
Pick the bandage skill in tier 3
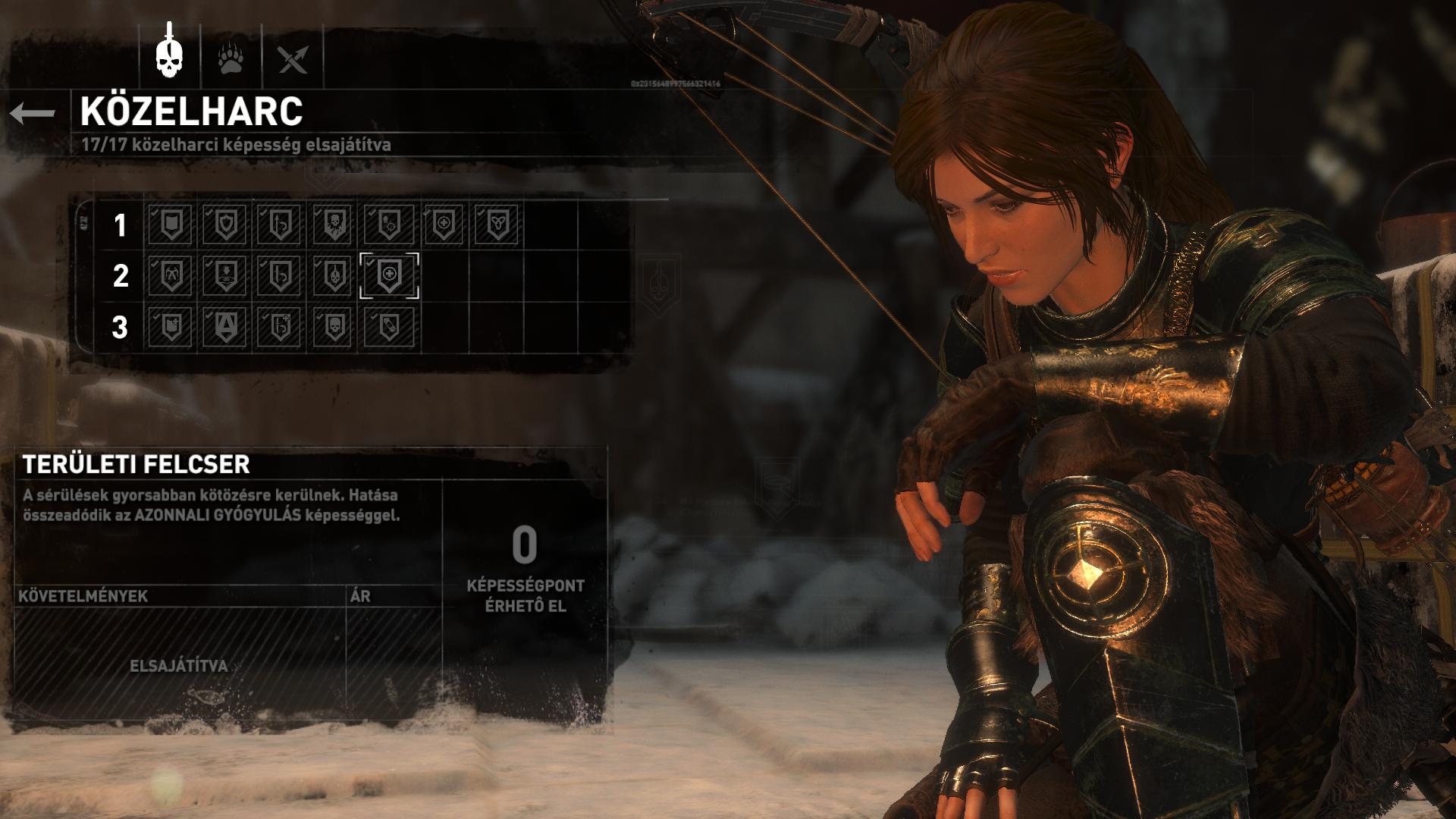point(389,327)
